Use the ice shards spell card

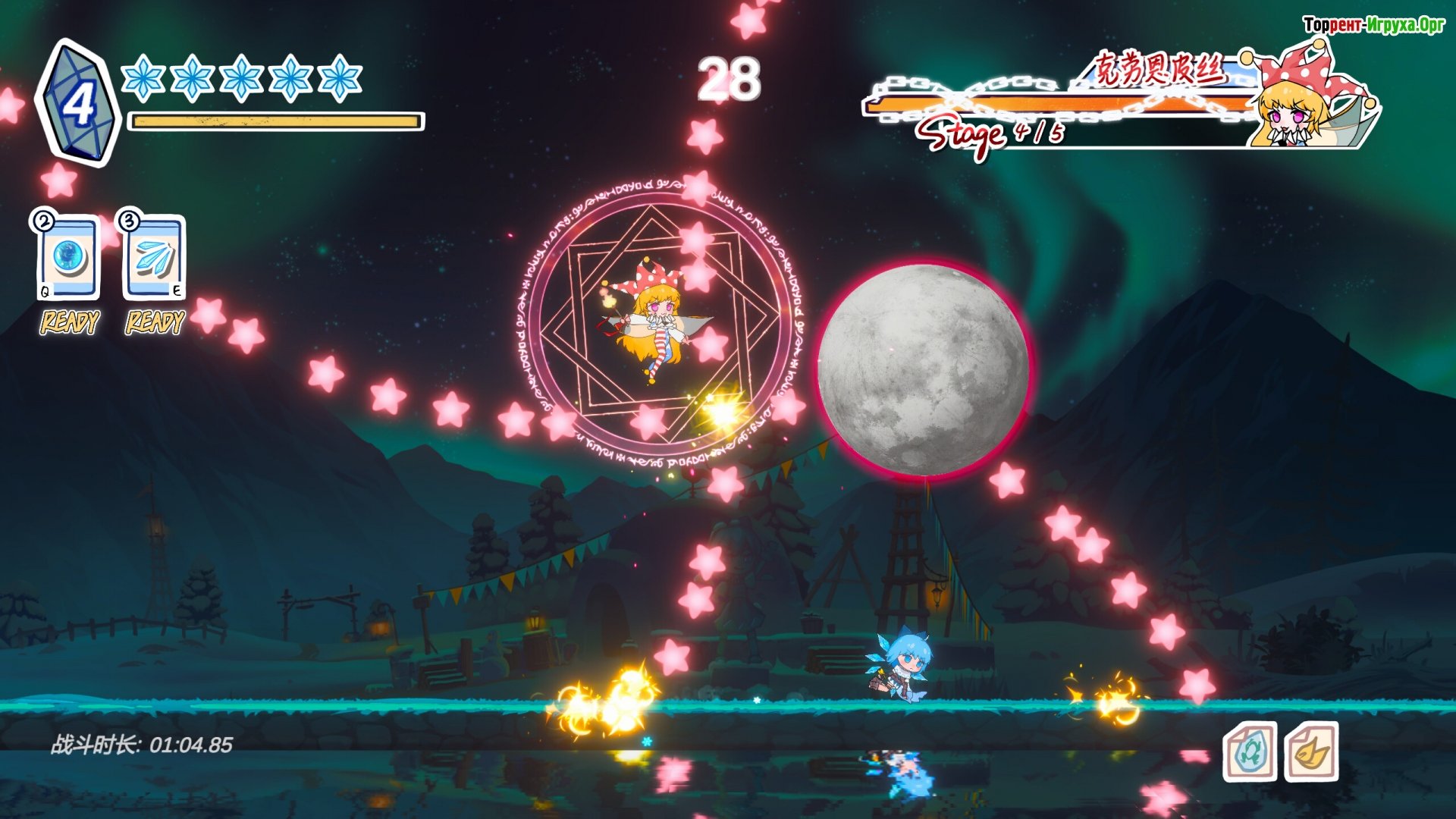pos(155,258)
